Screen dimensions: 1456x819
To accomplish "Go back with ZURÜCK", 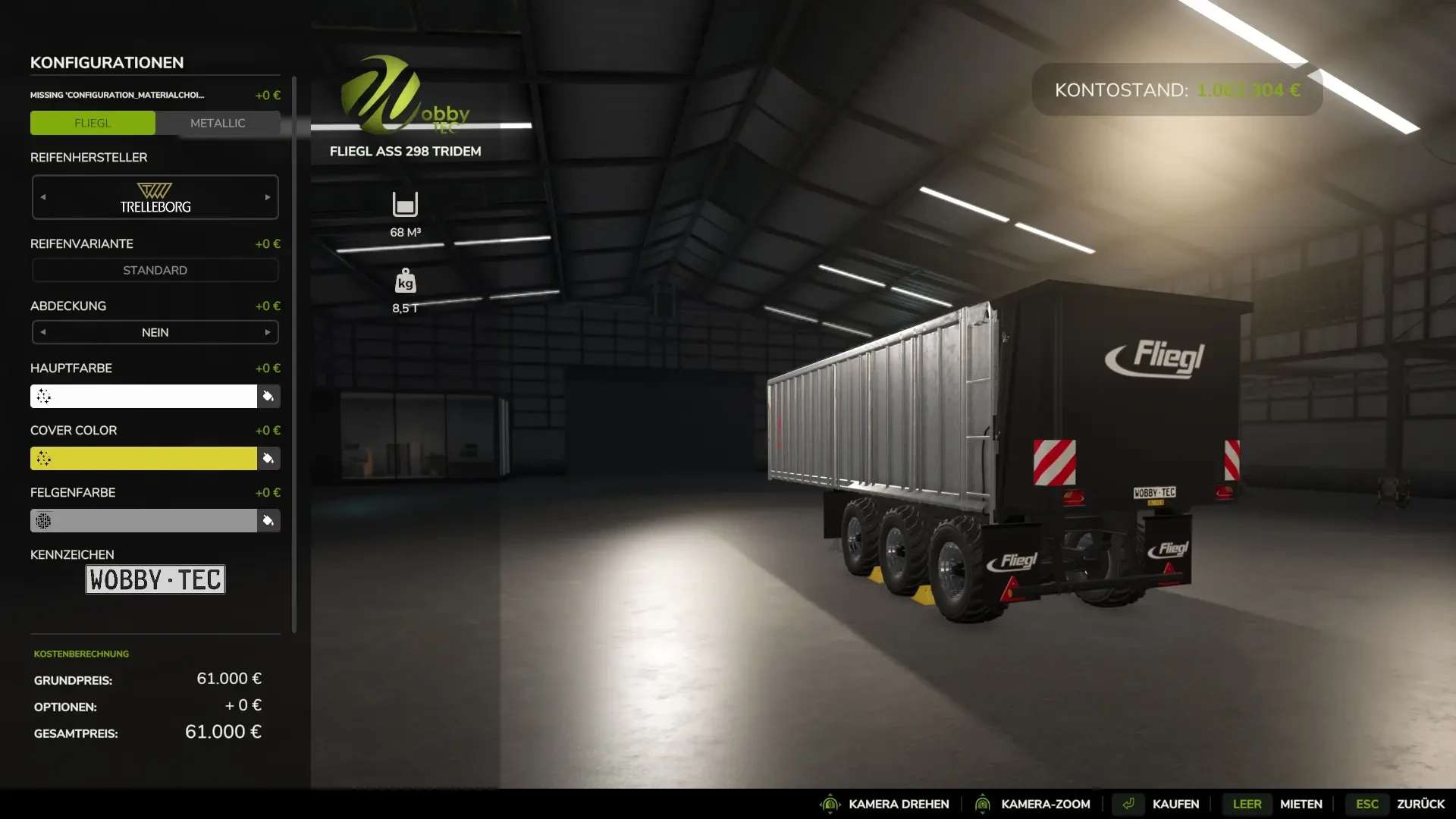I will [1420, 804].
